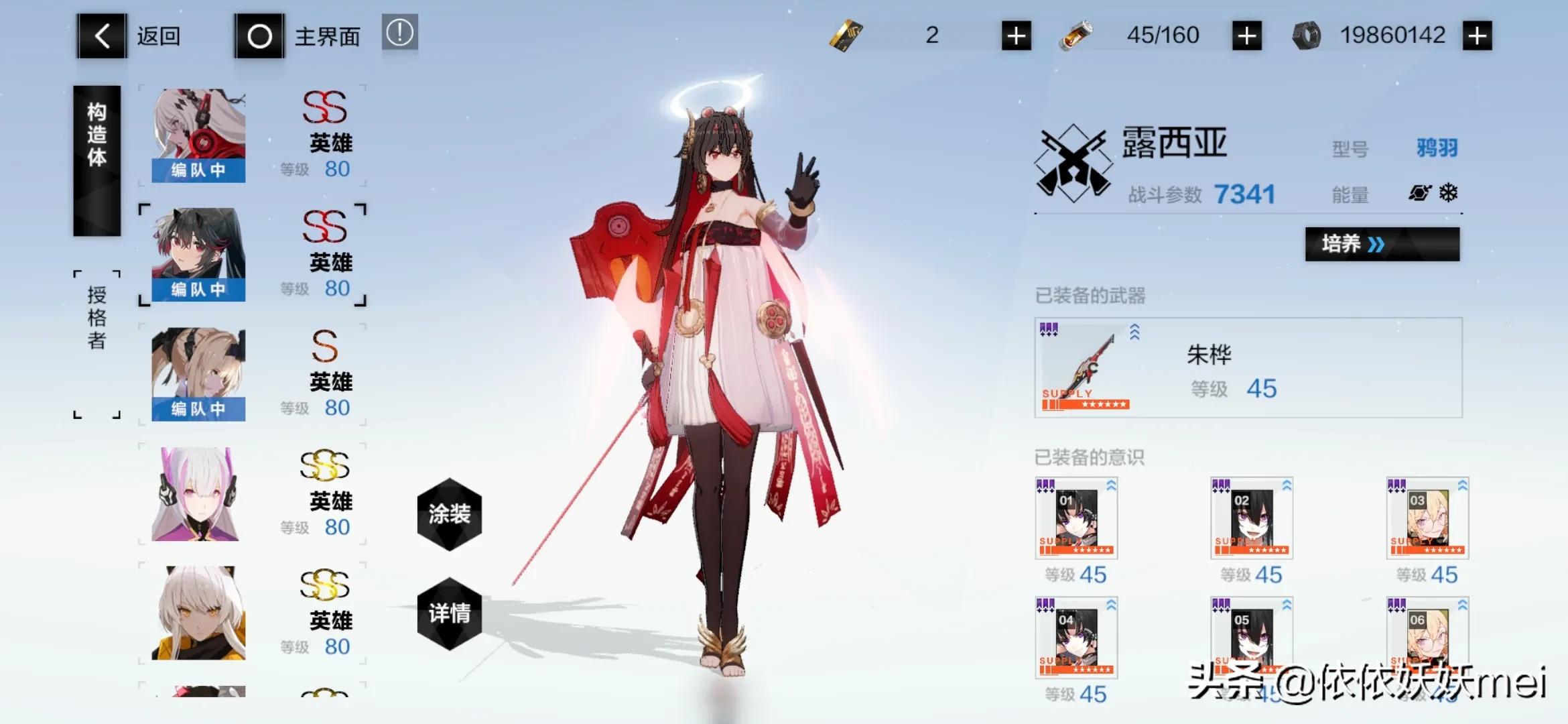1568x724 pixels.
Task: Pick the SSS character with pink horns
Action: (198, 493)
